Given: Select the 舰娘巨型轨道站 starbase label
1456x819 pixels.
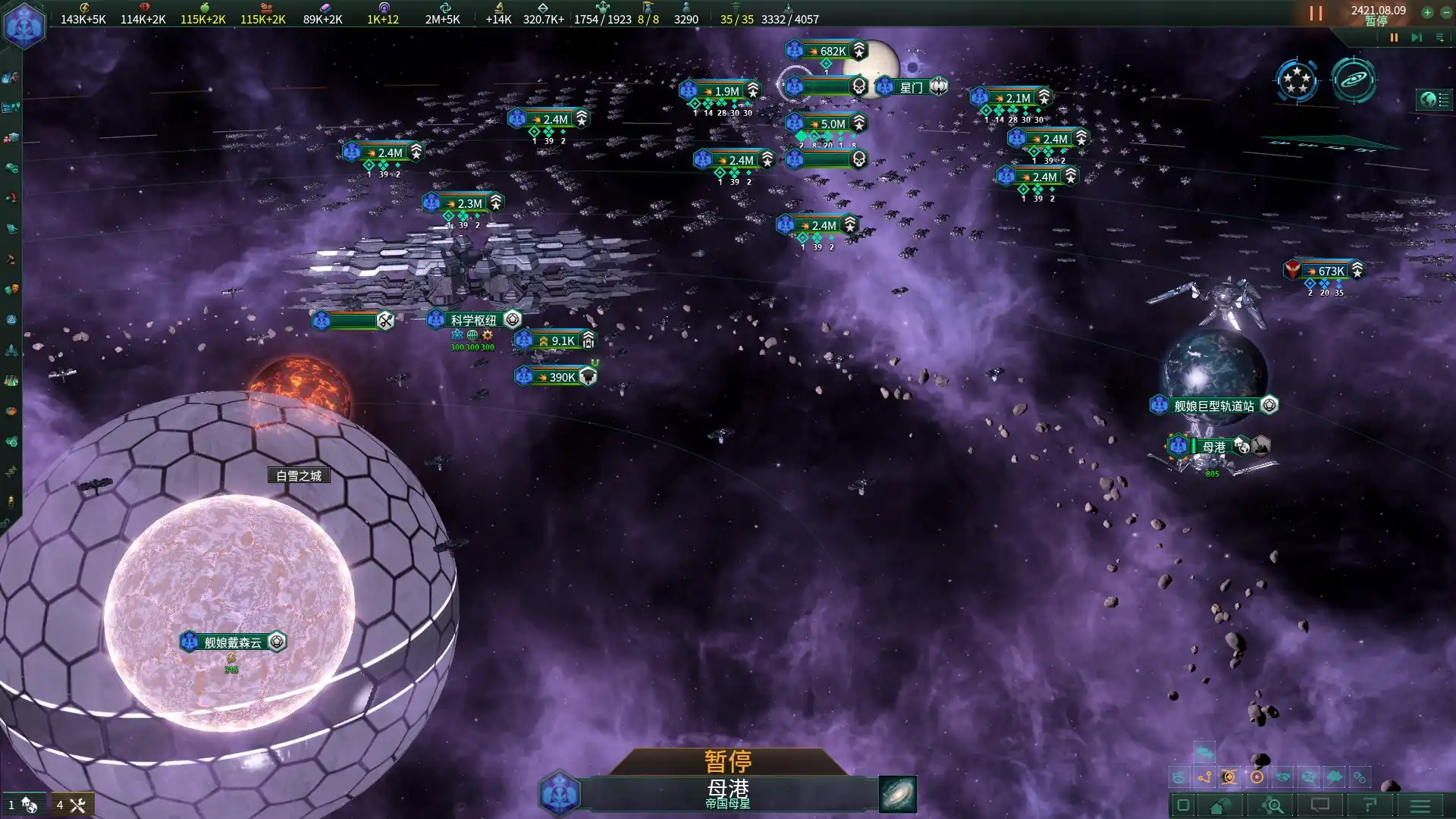Looking at the screenshot, I should pos(1213,406).
